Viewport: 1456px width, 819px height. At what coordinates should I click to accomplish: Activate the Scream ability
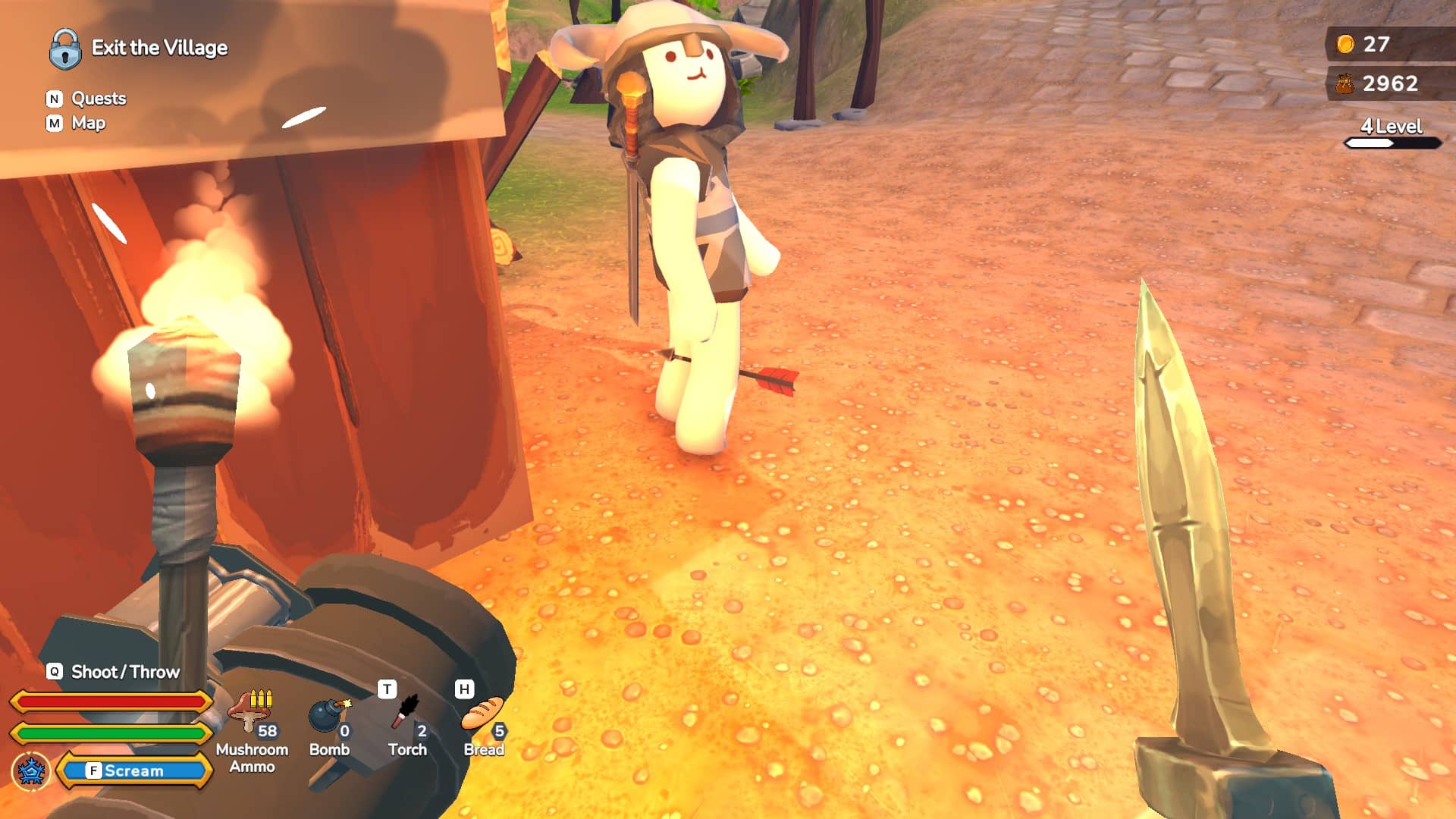click(133, 770)
